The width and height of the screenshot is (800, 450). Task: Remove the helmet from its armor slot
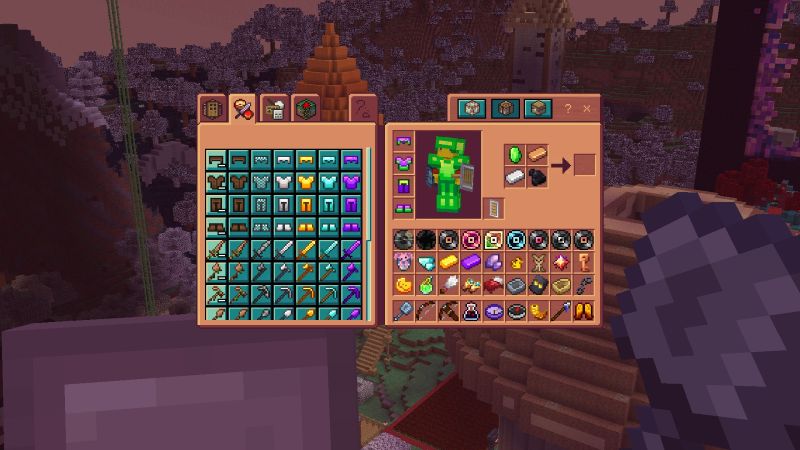coord(405,141)
